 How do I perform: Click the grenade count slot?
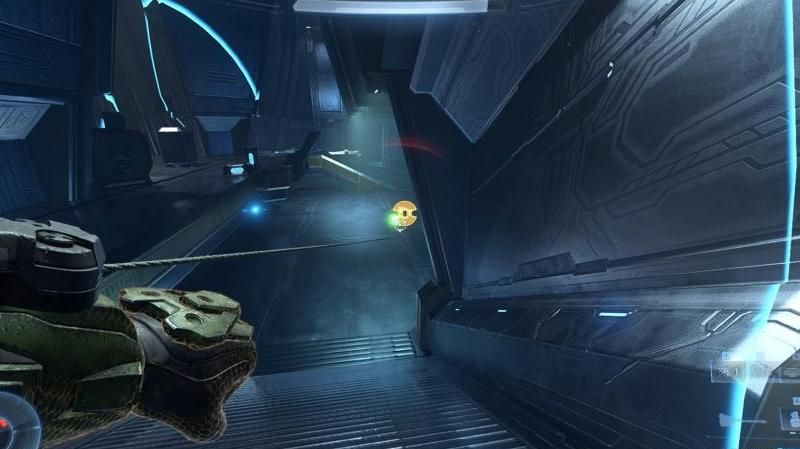(x=725, y=369)
